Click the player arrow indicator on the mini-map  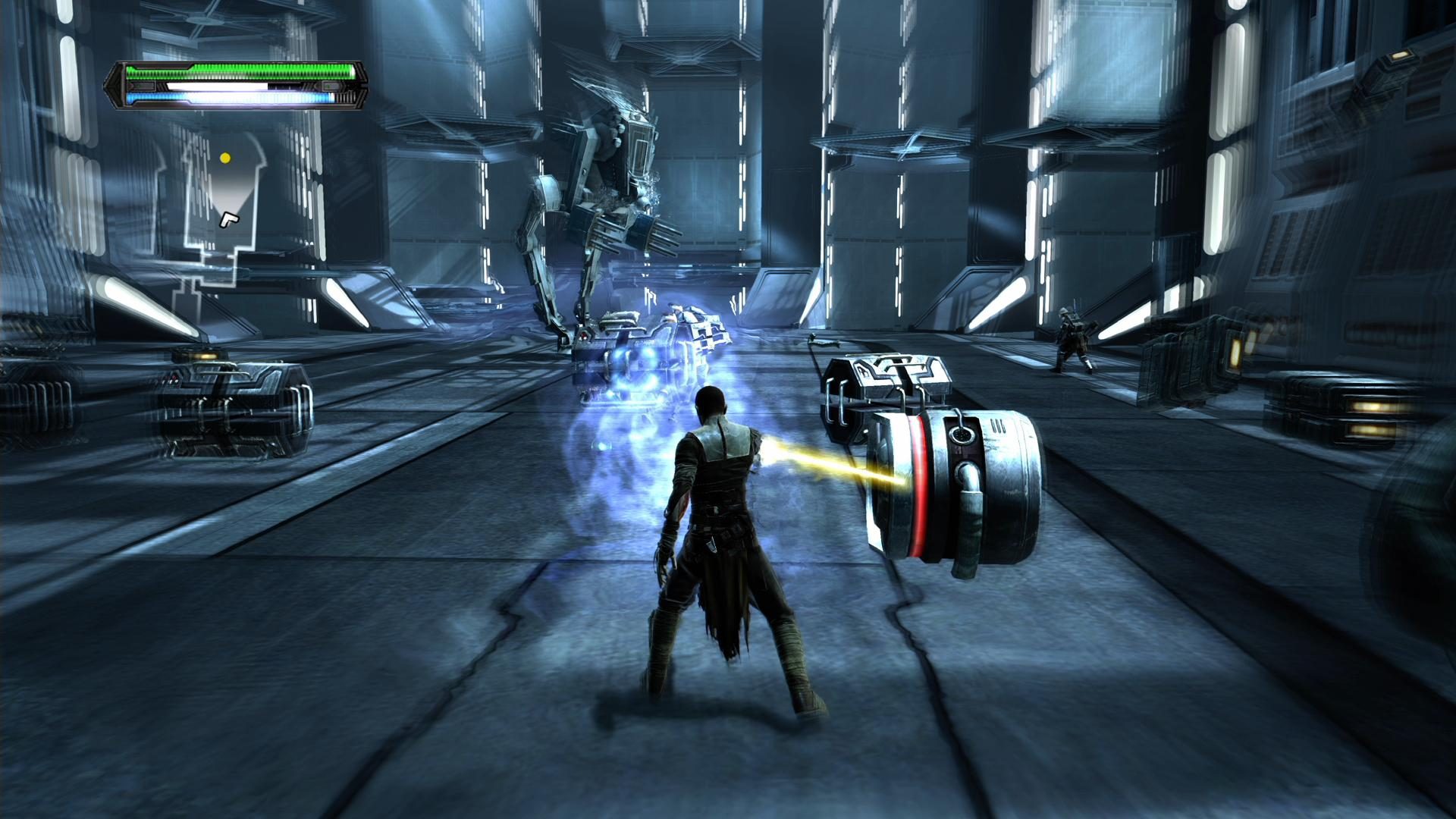(230, 221)
